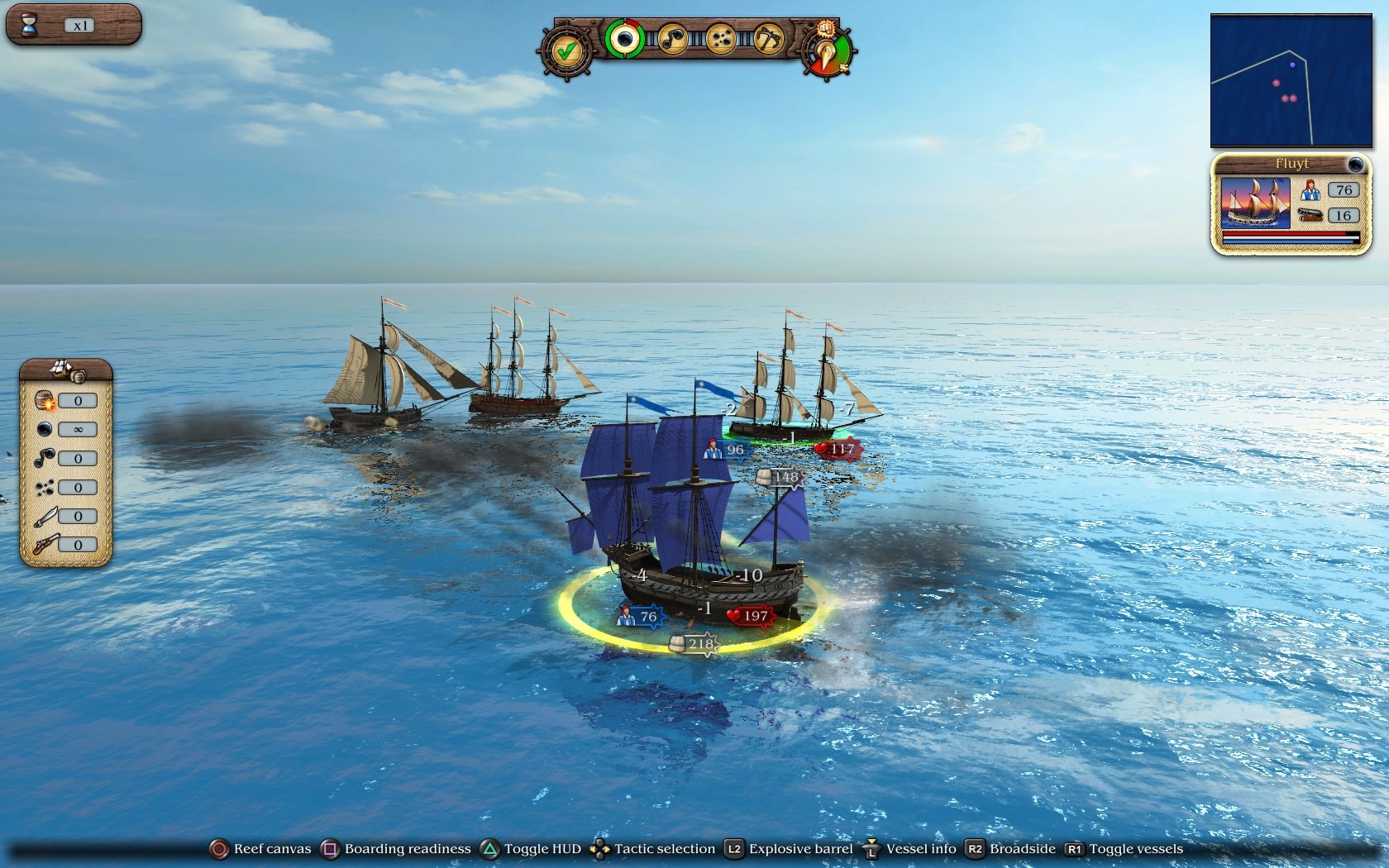Open Vessel info with the L3 prompt
This screenshot has height=868, width=1389.
(x=919, y=849)
